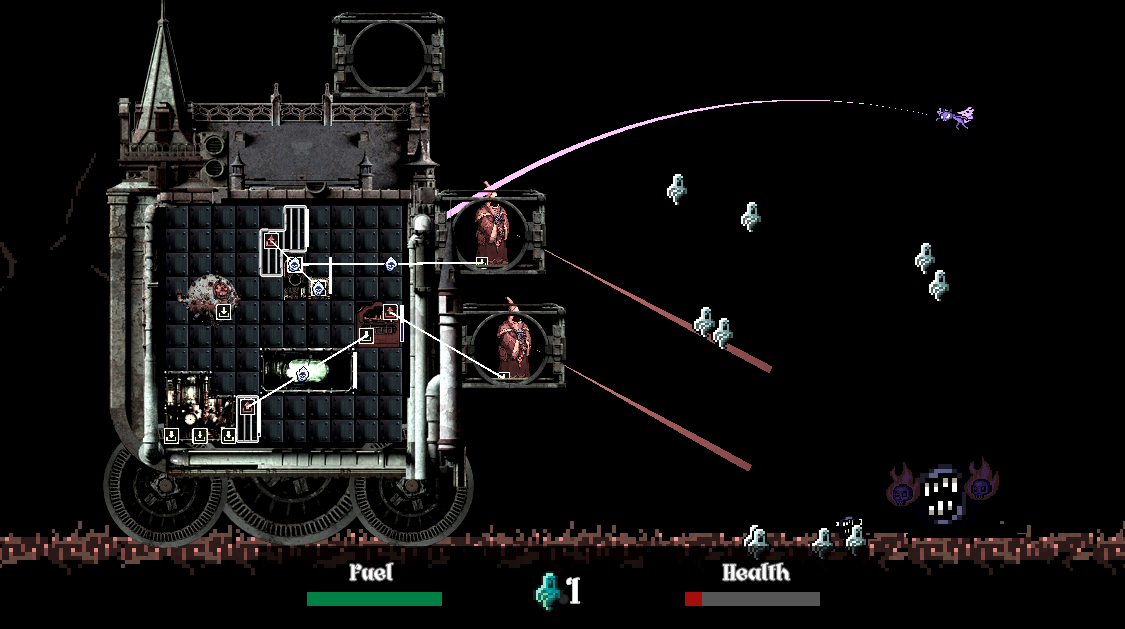Click the upper turret's input port
1125x629 pixels.
[x=481, y=262]
